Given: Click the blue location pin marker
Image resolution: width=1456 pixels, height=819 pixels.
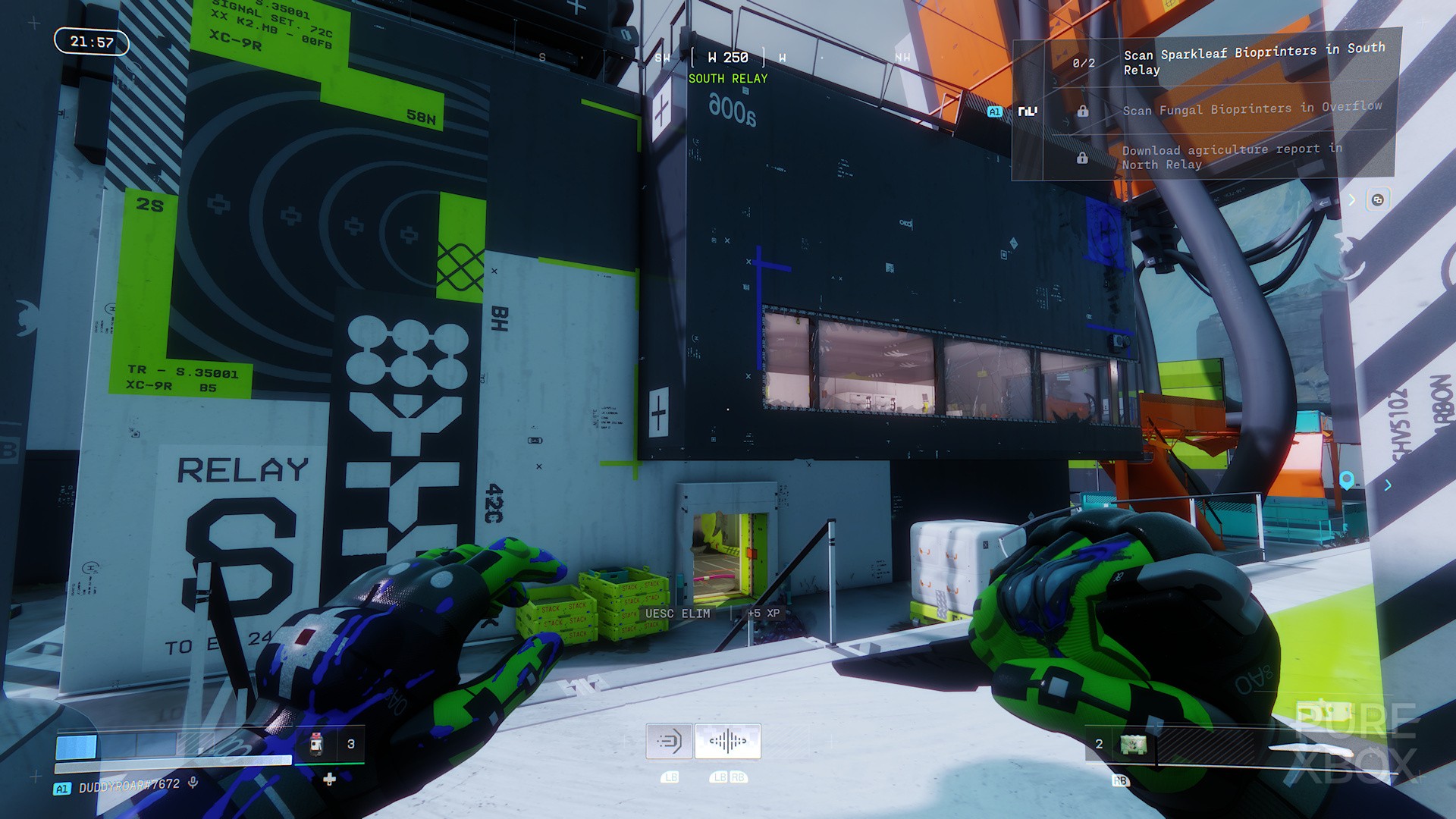Looking at the screenshot, I should tap(1347, 480).
